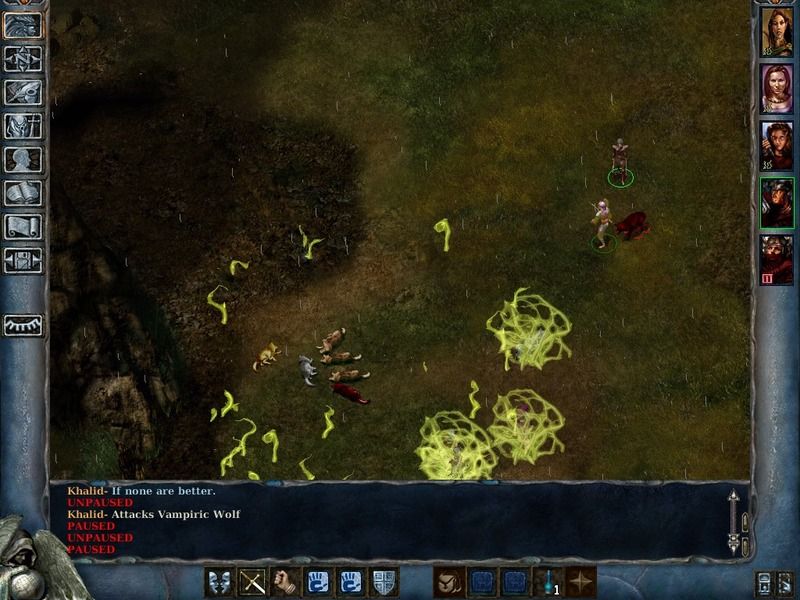This screenshot has width=800, height=600.
Task: Select the bare fist weapon slot
Action: coord(285,581)
